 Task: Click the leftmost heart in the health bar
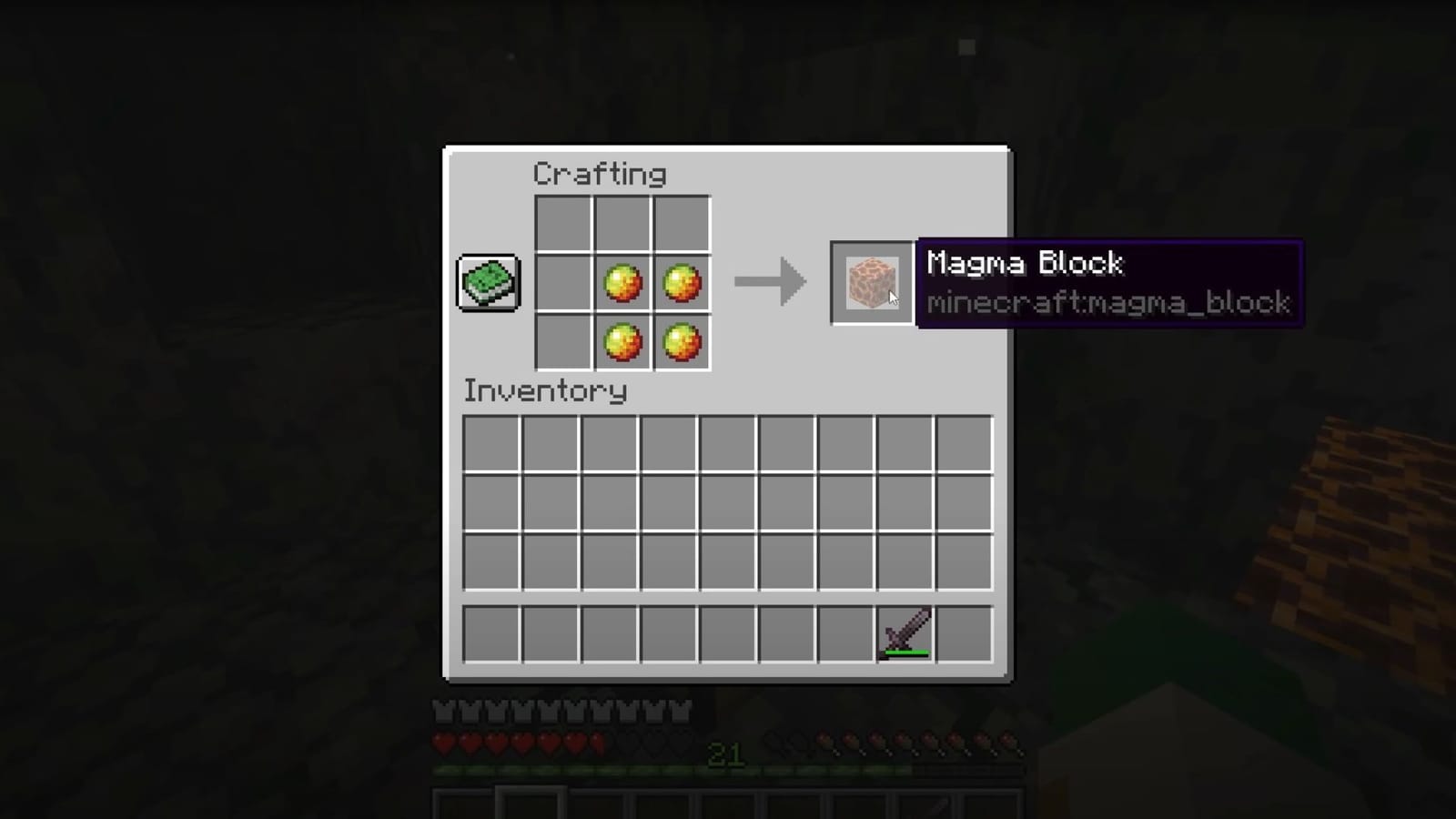coord(443,743)
